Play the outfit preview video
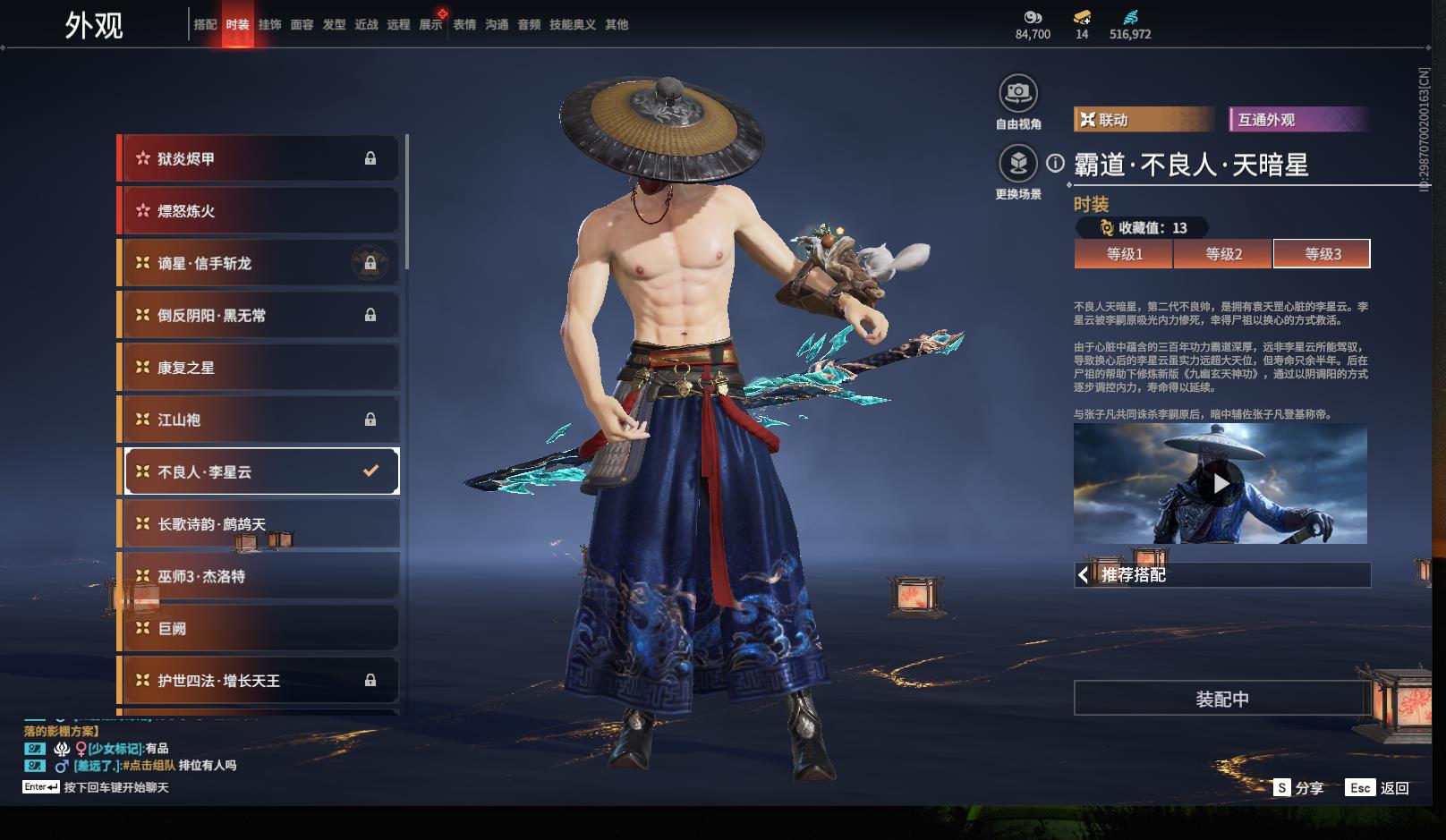The height and width of the screenshot is (840, 1446). click(1221, 484)
